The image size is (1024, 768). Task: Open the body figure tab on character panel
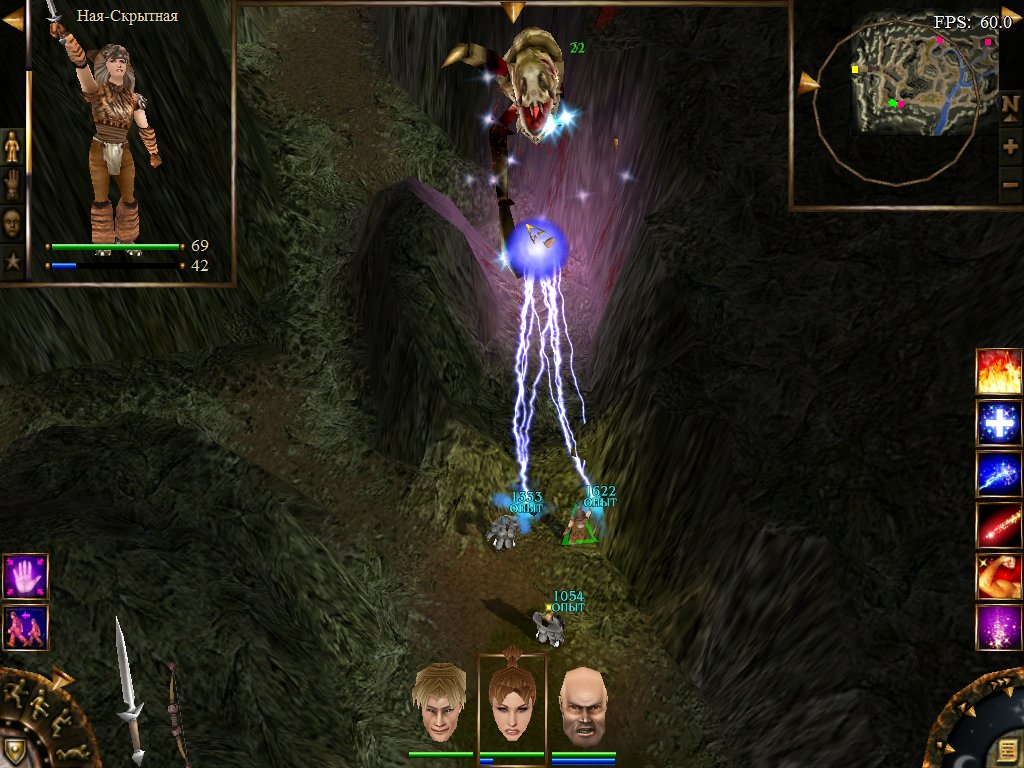coord(12,146)
